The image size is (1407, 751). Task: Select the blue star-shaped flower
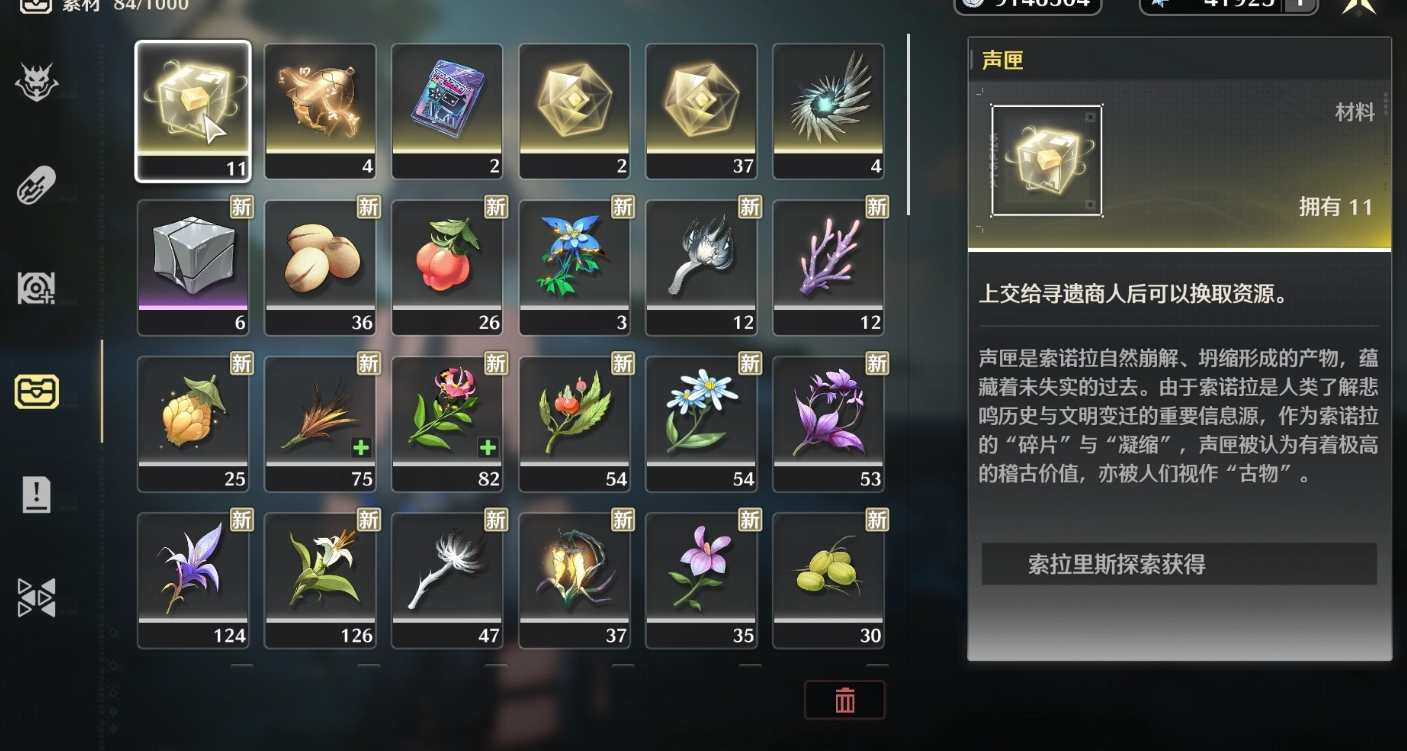pyautogui.click(x=574, y=265)
